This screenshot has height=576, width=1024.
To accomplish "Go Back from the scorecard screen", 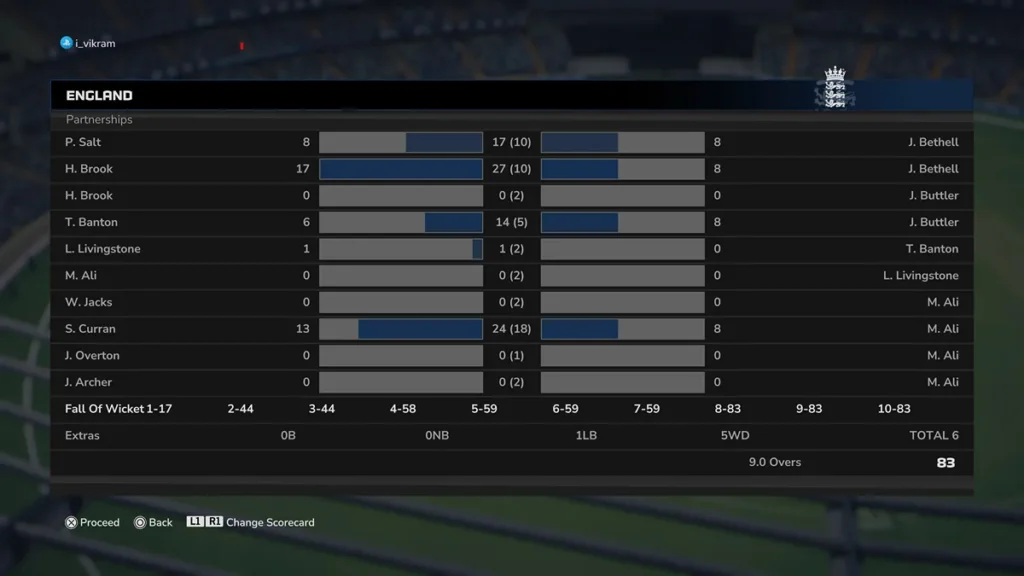I will pyautogui.click(x=154, y=522).
